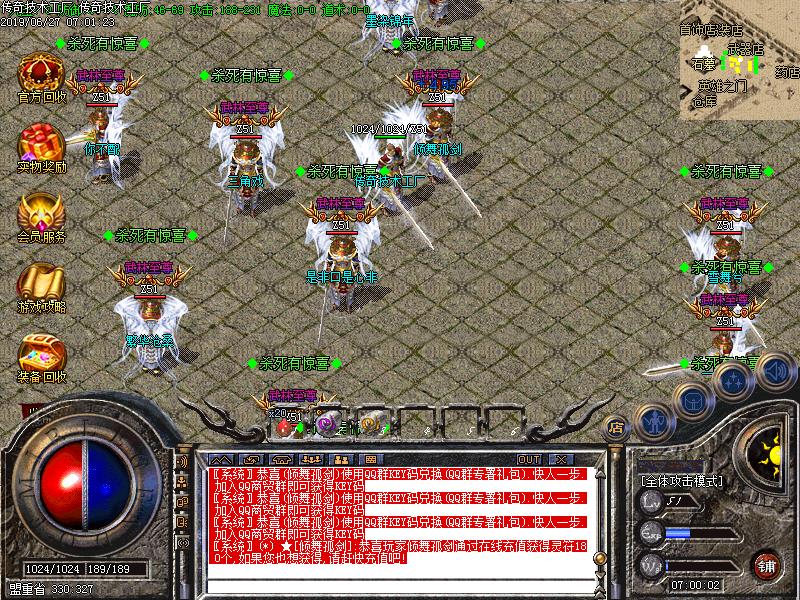Open the 装备回收 treasure chest
800x600 pixels.
(41, 353)
